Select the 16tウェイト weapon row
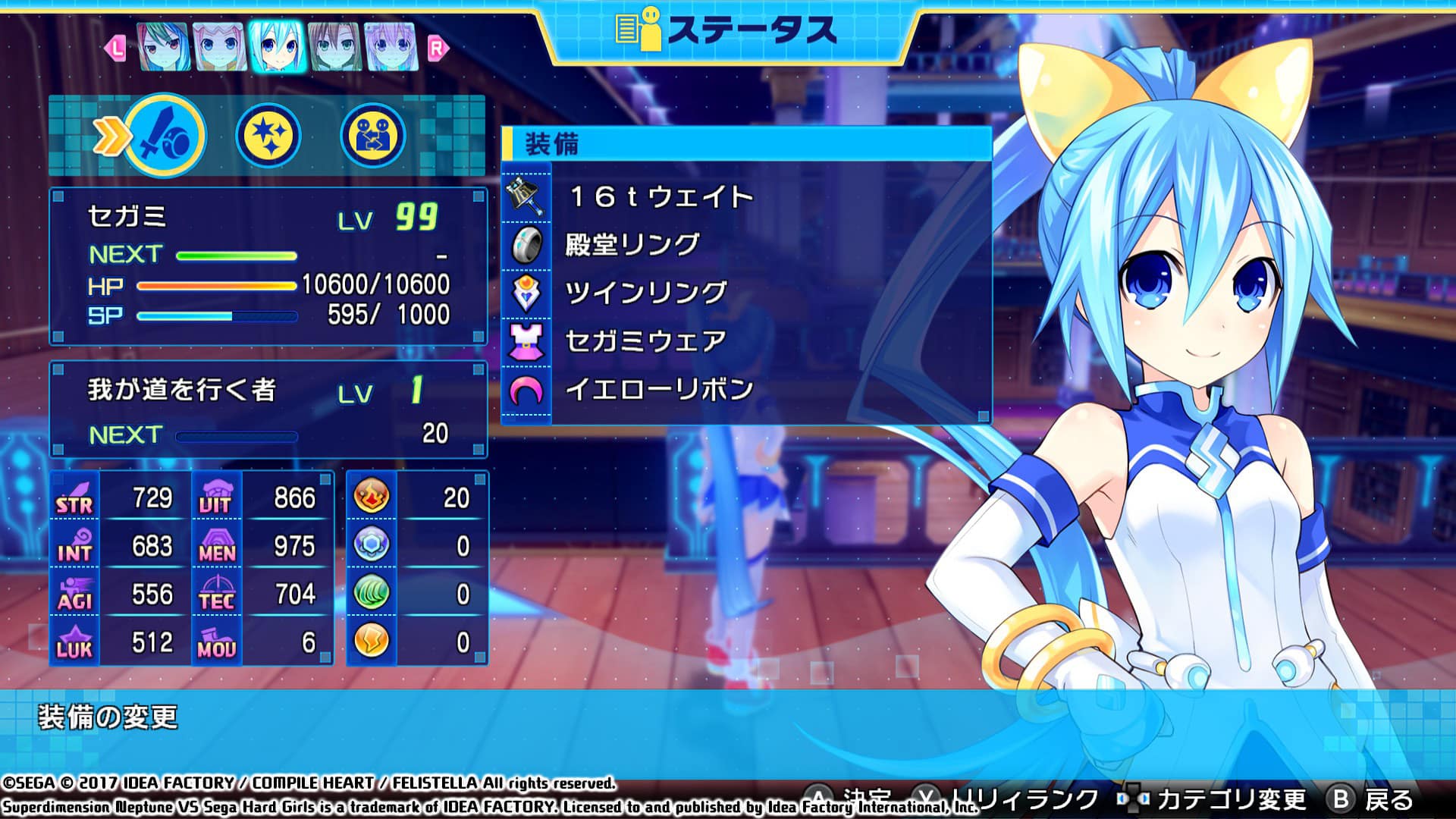 746,197
